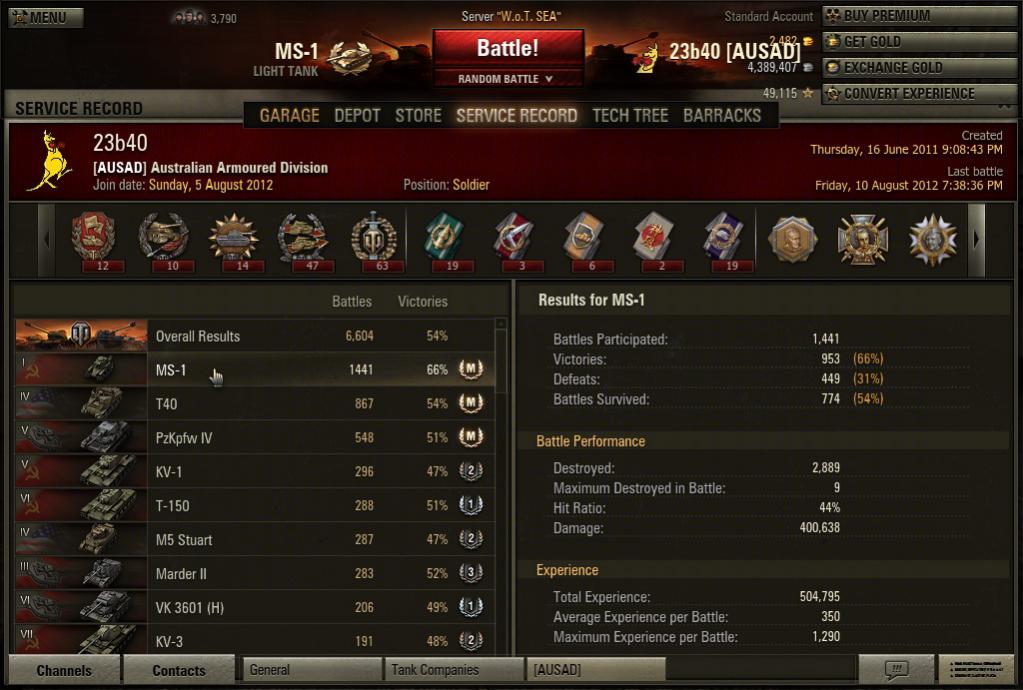
Task: Select the Overall Results row
Action: point(255,336)
